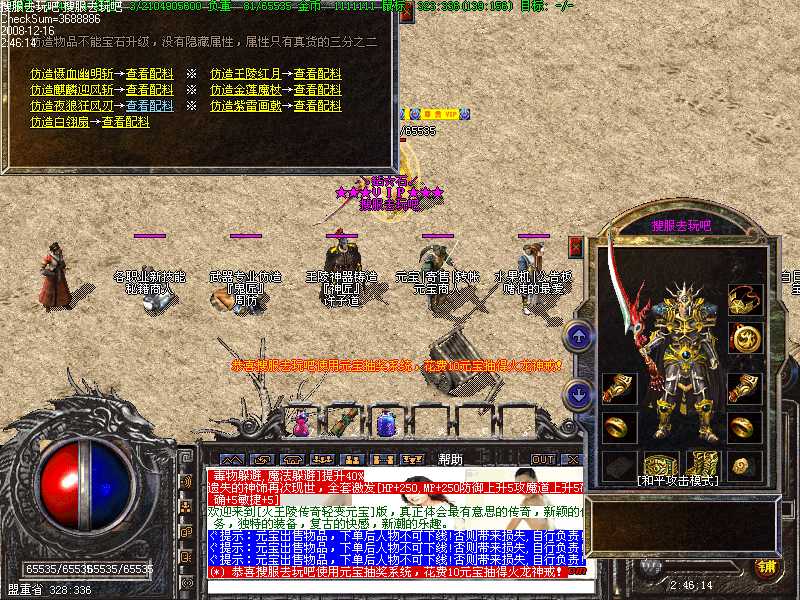Open the 帮助 help button

(x=451, y=459)
